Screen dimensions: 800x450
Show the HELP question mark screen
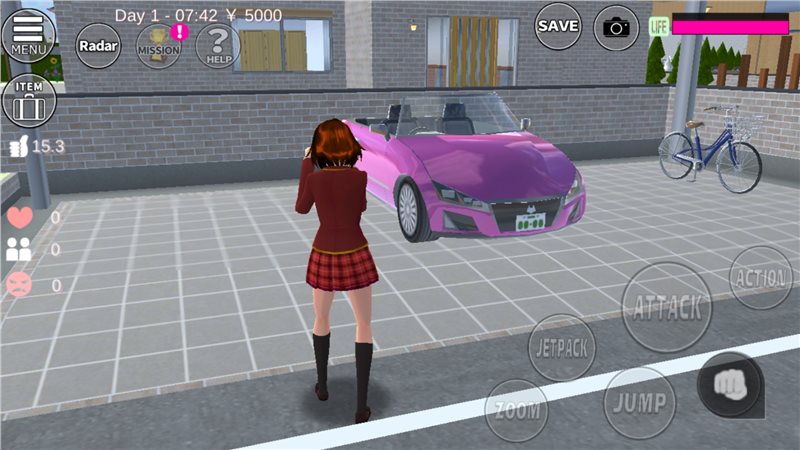pyautogui.click(x=217, y=44)
